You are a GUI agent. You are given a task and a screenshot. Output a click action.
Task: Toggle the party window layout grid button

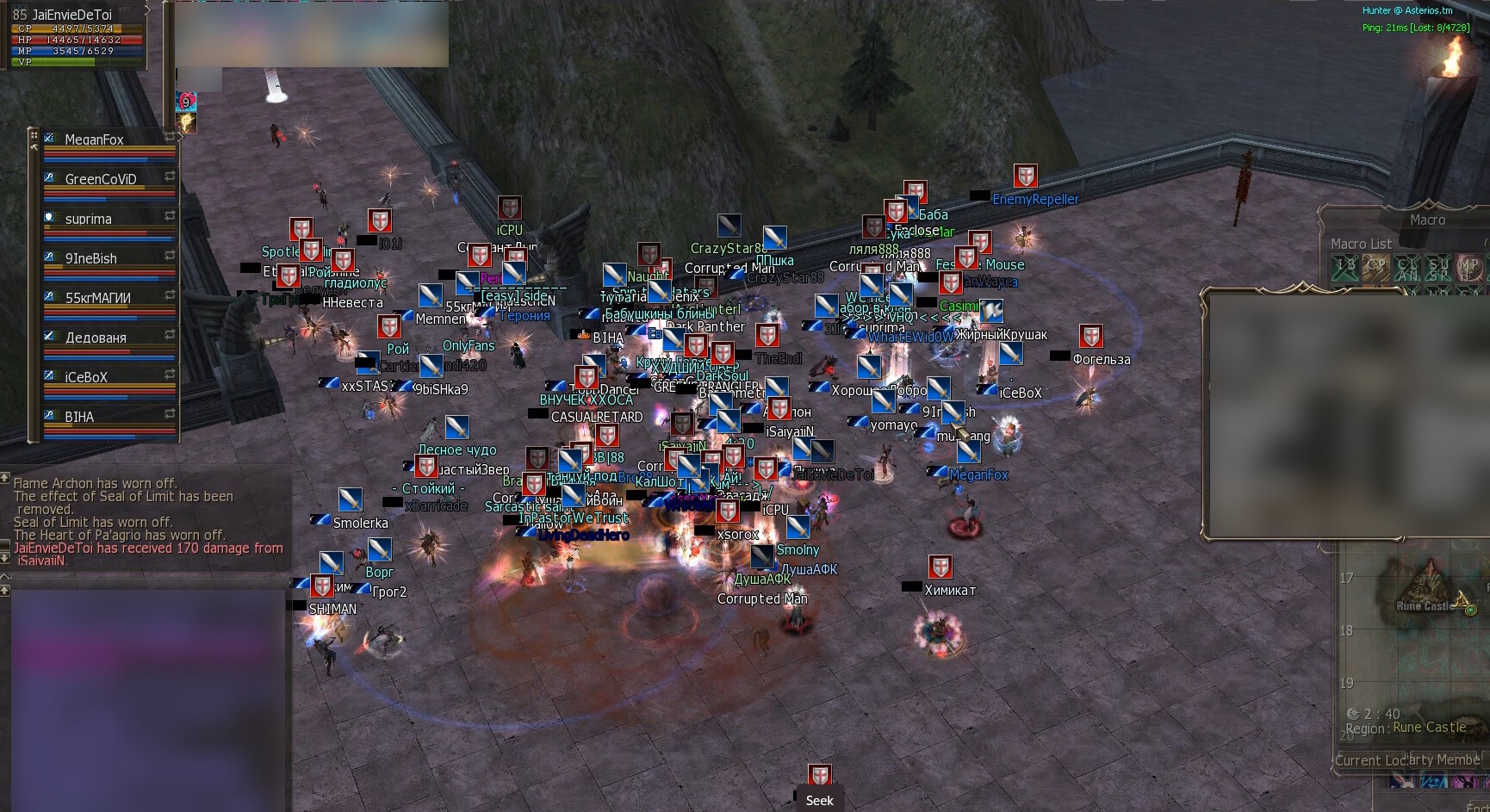coord(34,135)
